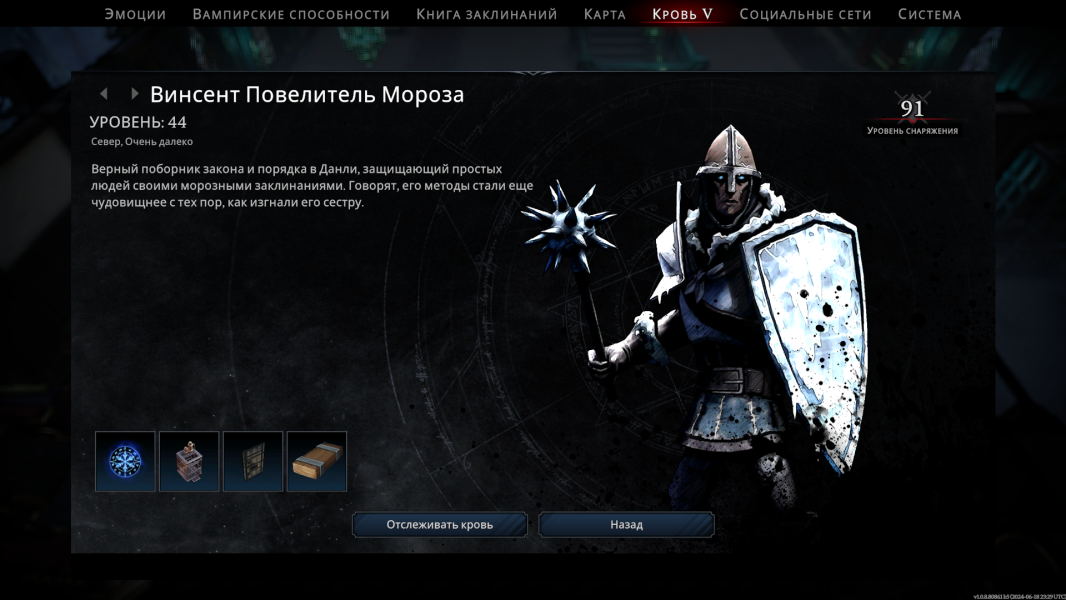Screen dimensions: 1066x600
Task: Select the Кровь V tab
Action: 682,14
